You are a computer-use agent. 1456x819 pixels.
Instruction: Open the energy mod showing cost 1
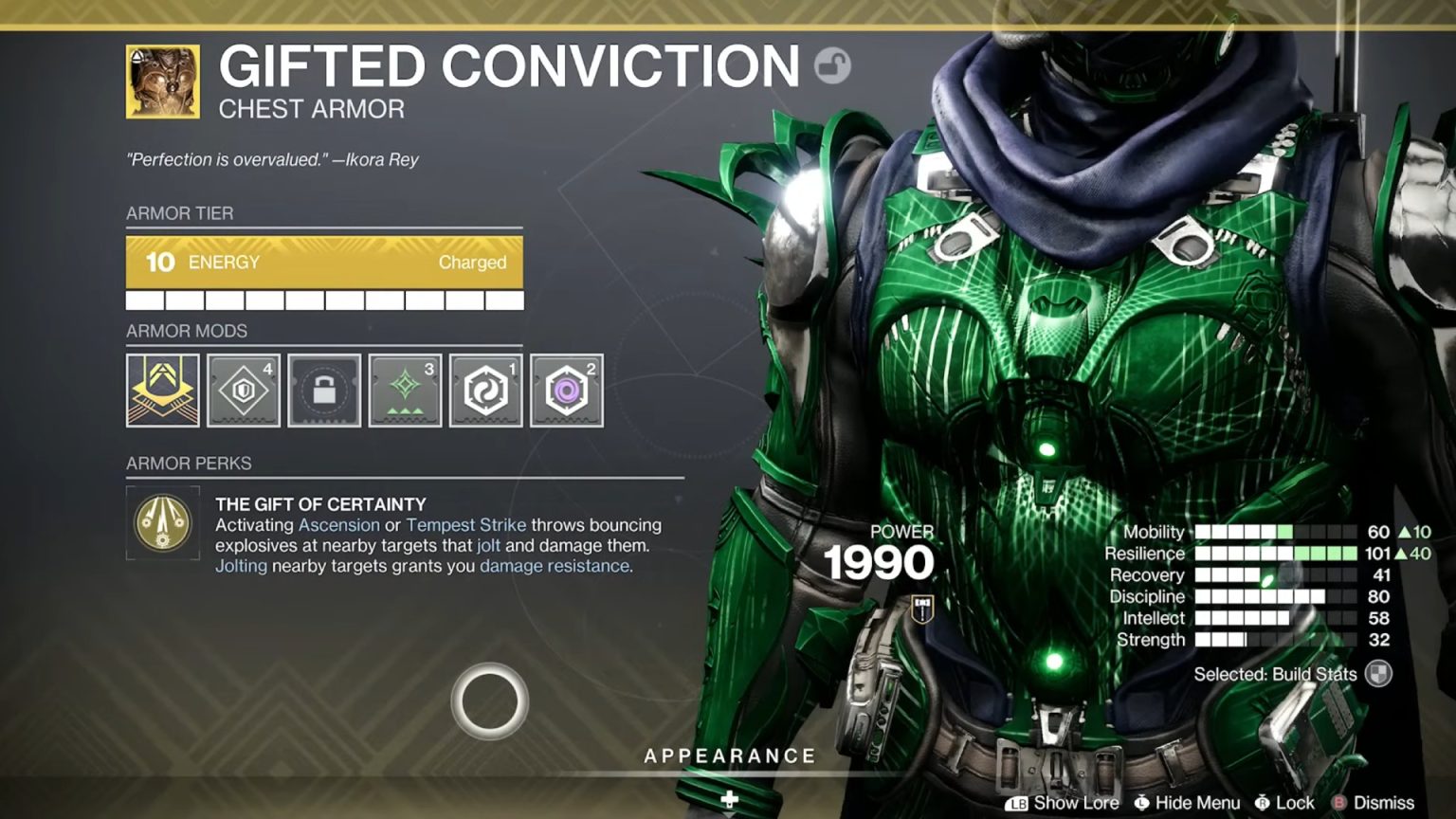coord(484,390)
